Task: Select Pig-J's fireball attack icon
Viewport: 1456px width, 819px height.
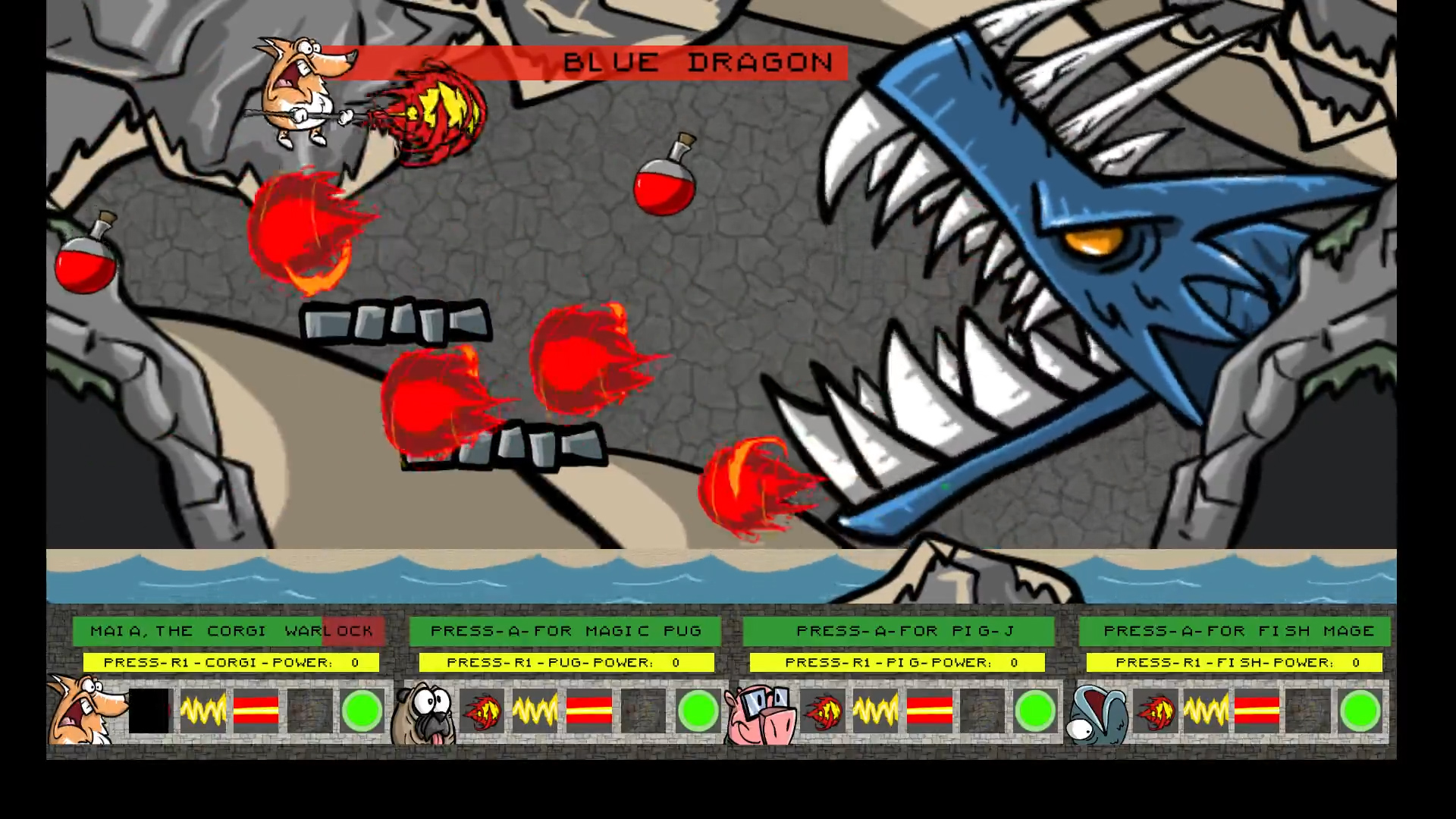Action: 824,711
